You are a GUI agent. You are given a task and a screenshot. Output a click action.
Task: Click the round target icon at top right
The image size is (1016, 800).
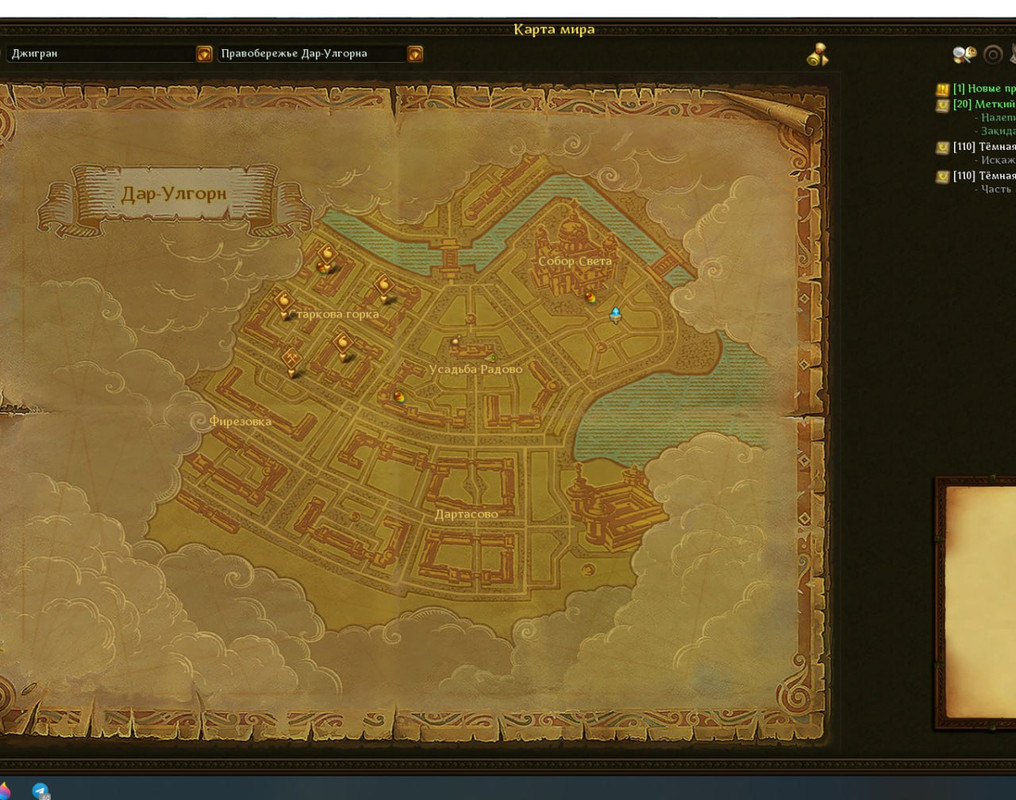pos(993,55)
